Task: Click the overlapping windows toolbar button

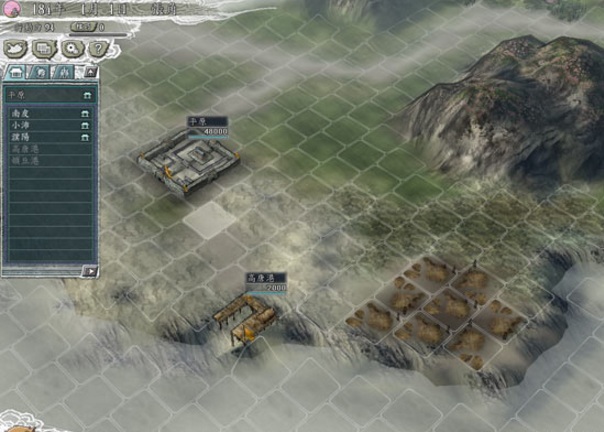Action: (x=44, y=48)
